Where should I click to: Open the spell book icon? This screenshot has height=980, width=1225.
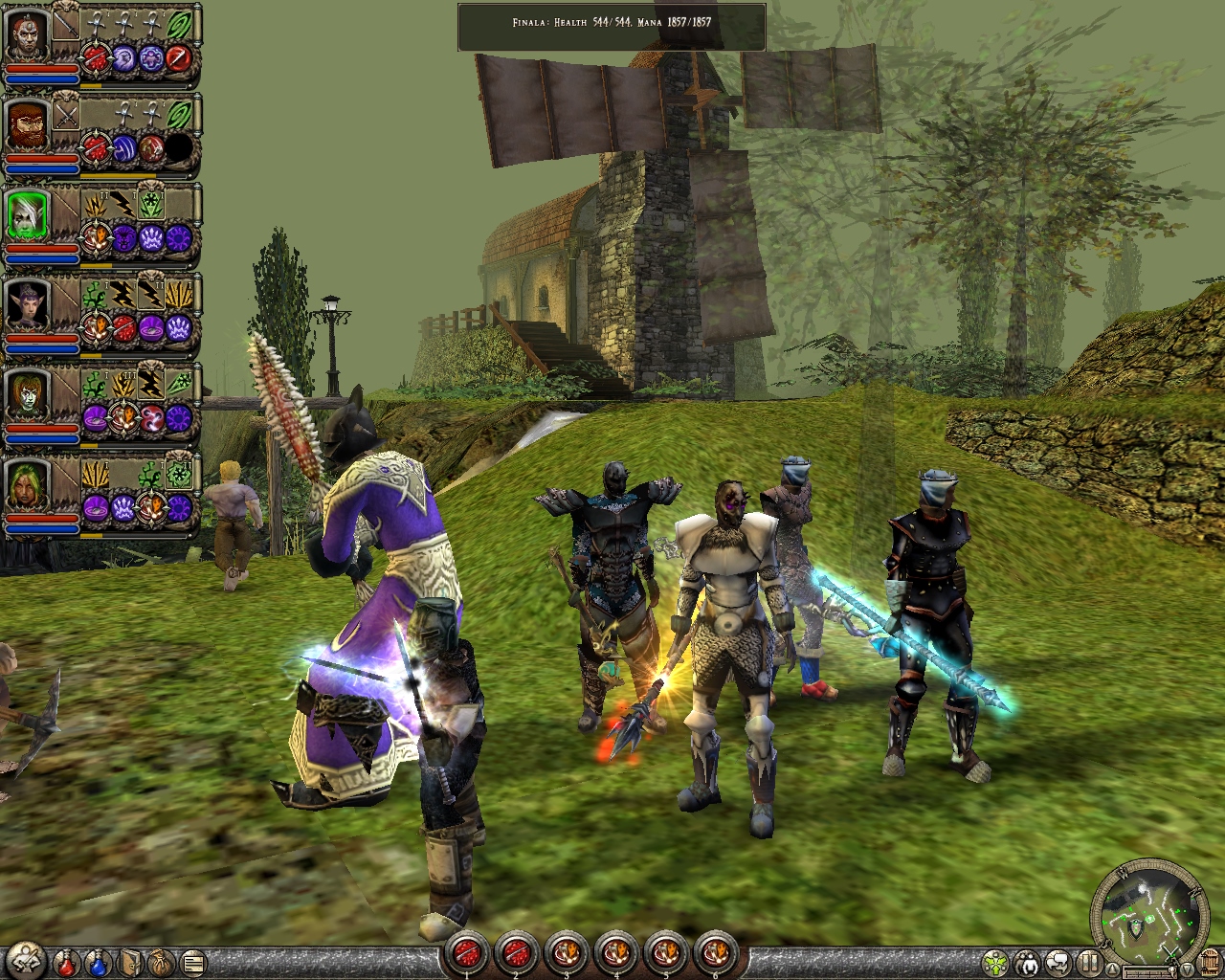[130, 961]
